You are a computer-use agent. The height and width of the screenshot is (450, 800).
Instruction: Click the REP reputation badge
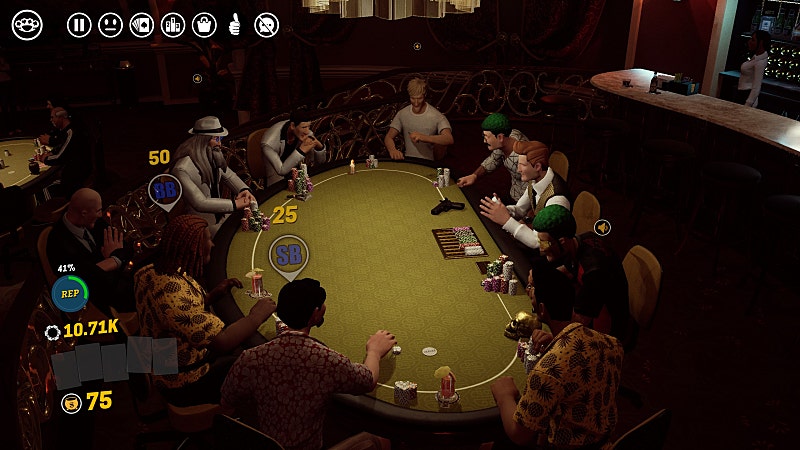point(69,293)
